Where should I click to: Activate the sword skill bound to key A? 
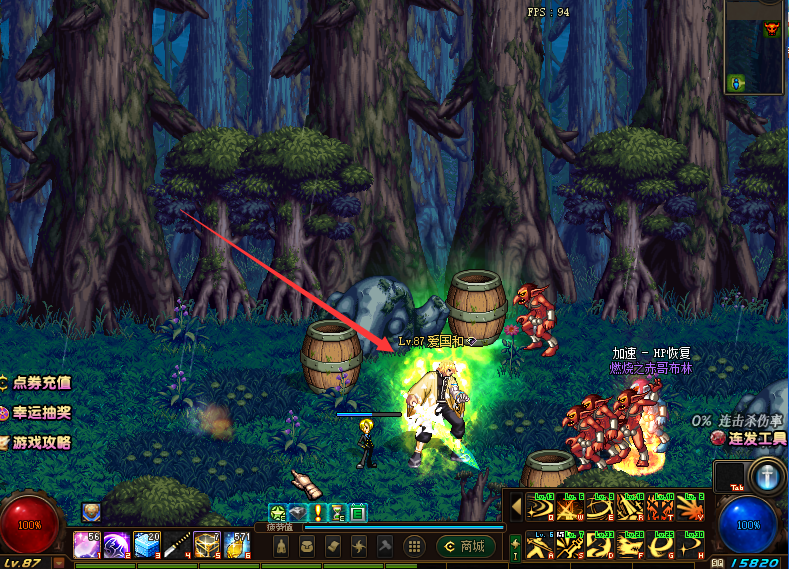[x=542, y=547]
